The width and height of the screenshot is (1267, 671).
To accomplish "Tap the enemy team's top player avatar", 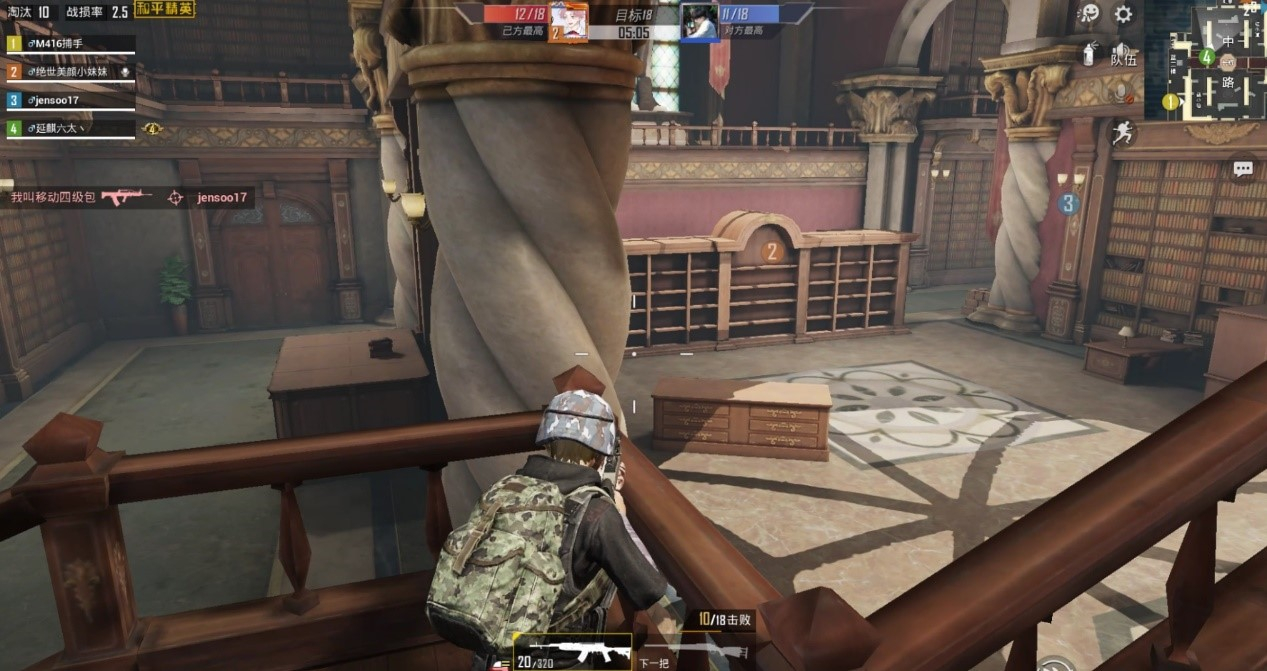I will tap(699, 20).
